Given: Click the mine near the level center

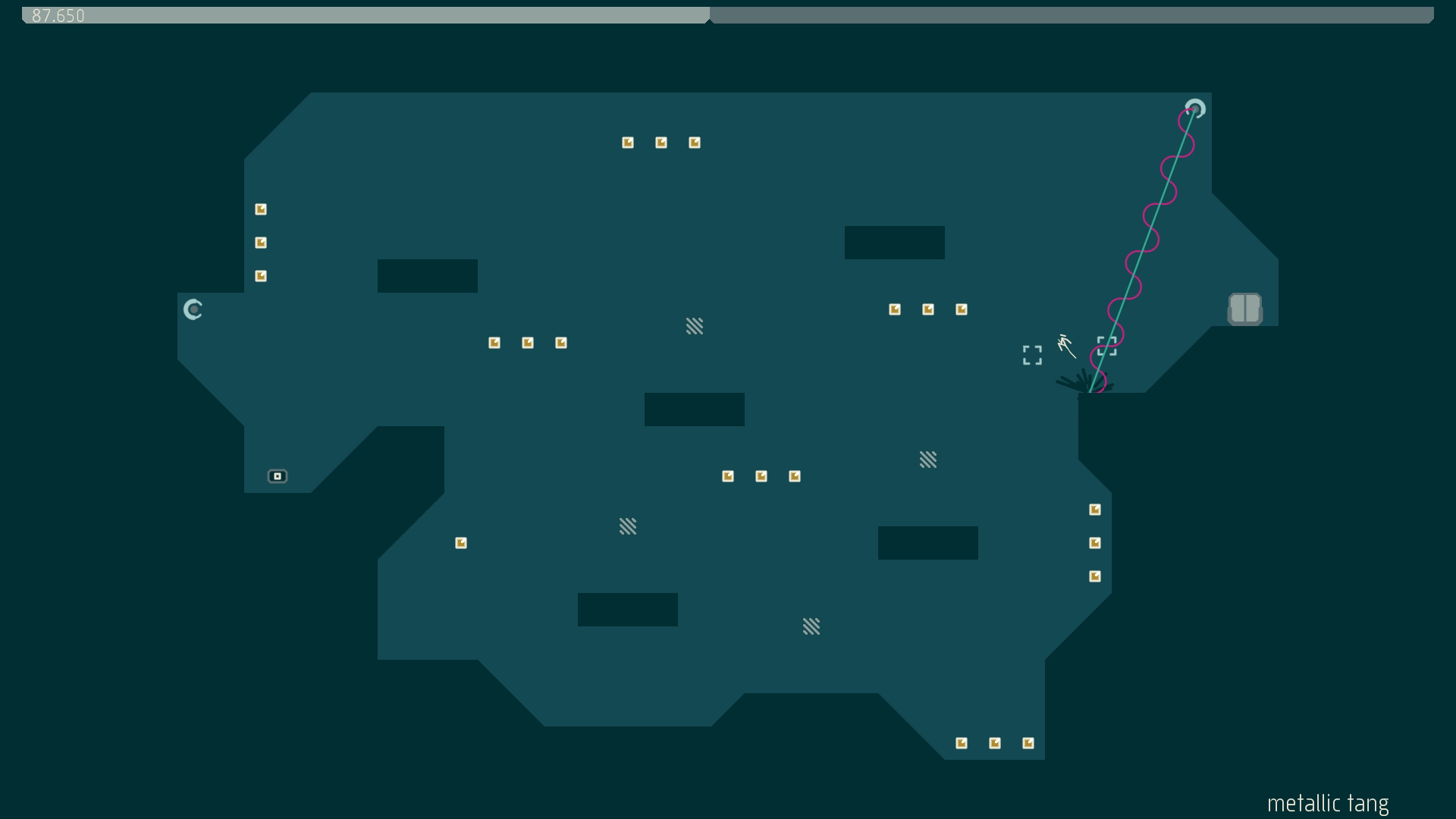Looking at the screenshot, I should [x=695, y=326].
